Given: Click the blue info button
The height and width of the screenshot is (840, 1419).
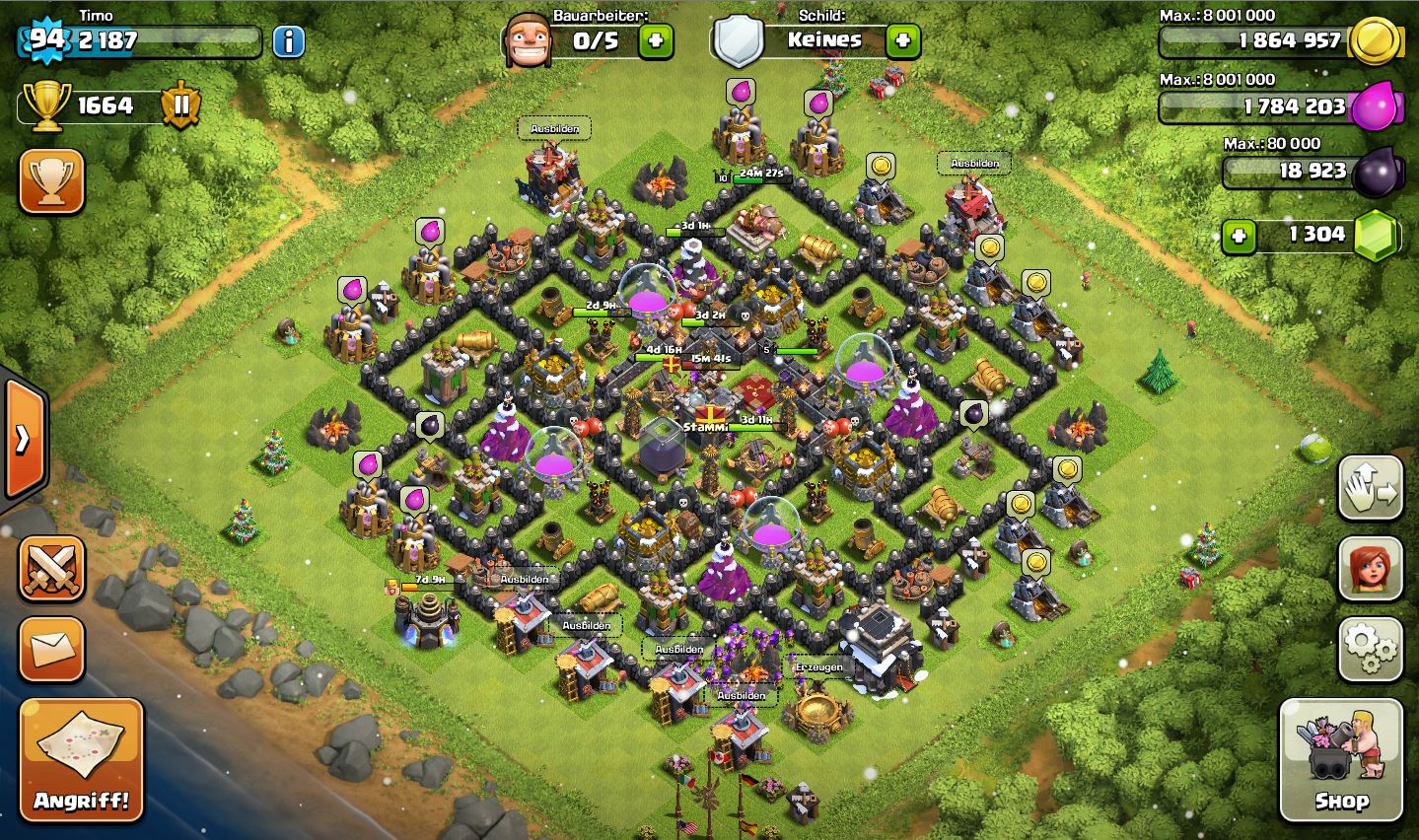Looking at the screenshot, I should [288, 41].
